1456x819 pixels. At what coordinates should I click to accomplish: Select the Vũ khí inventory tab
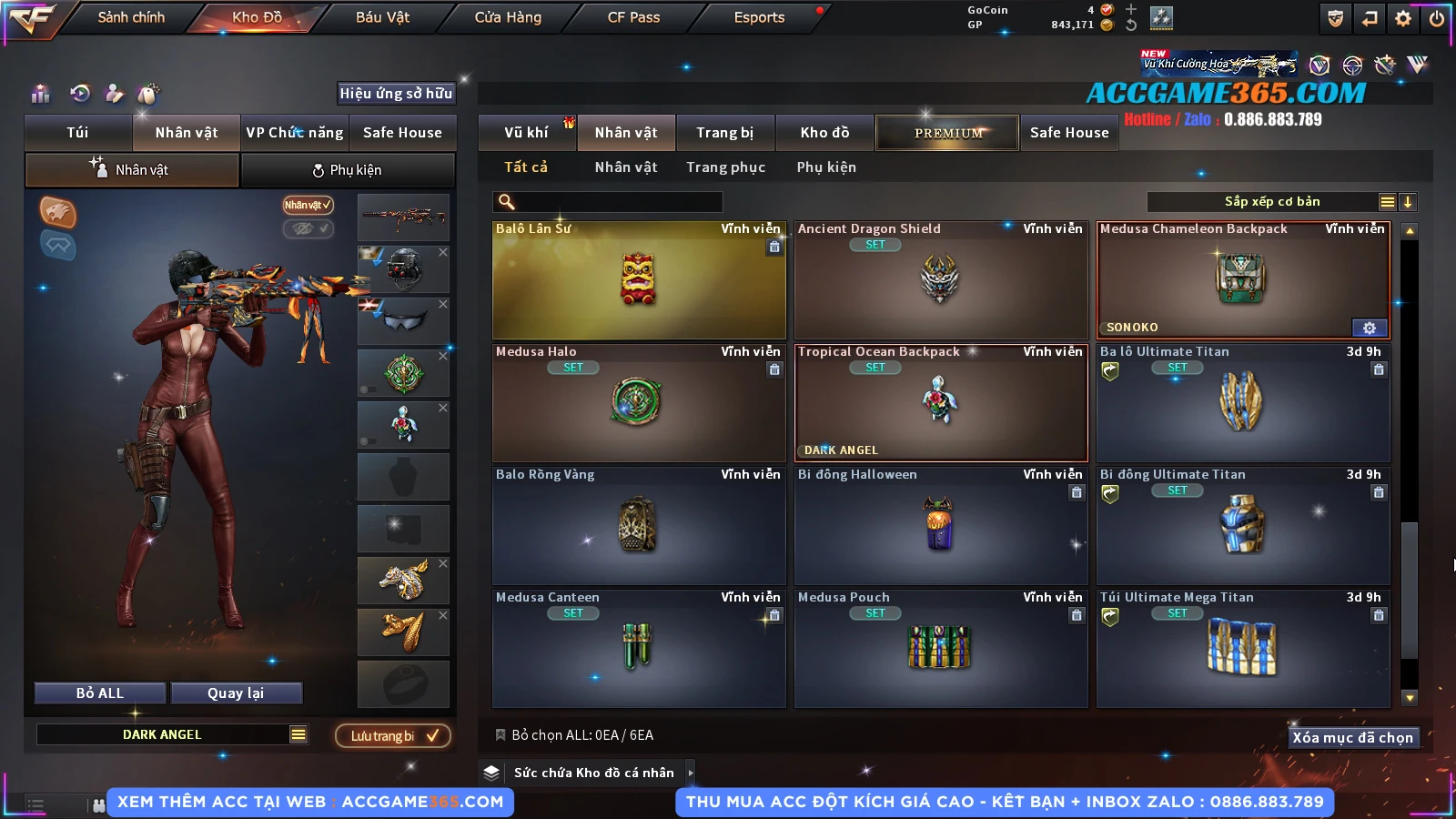click(x=526, y=133)
